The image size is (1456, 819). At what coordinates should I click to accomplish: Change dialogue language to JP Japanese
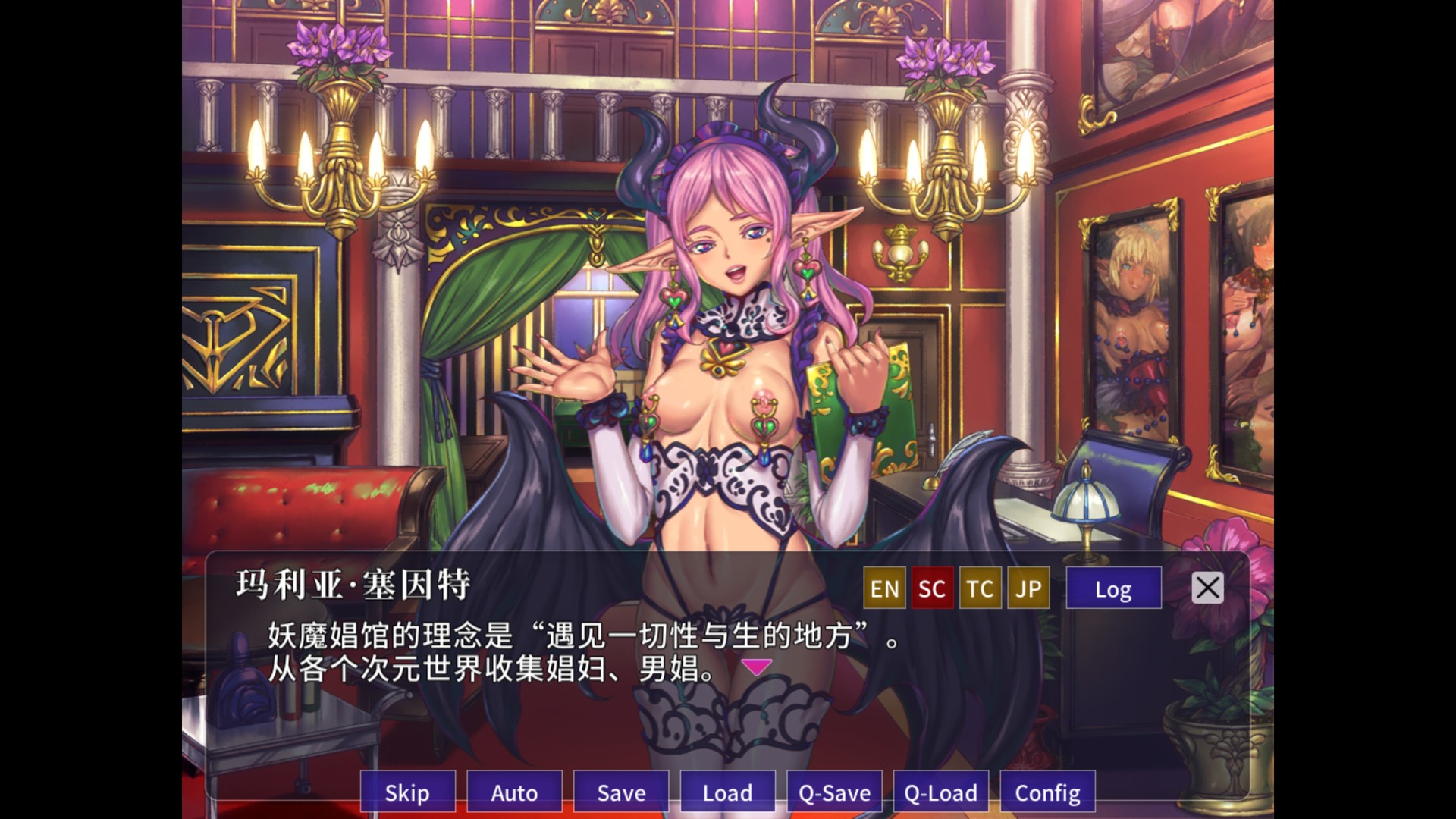1028,588
